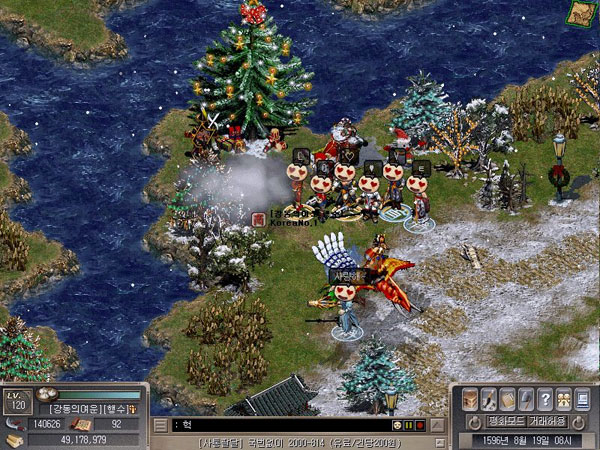The width and height of the screenshot is (600, 450).
Task: Open the treasure chest inventory icon
Action: [x=471, y=398]
